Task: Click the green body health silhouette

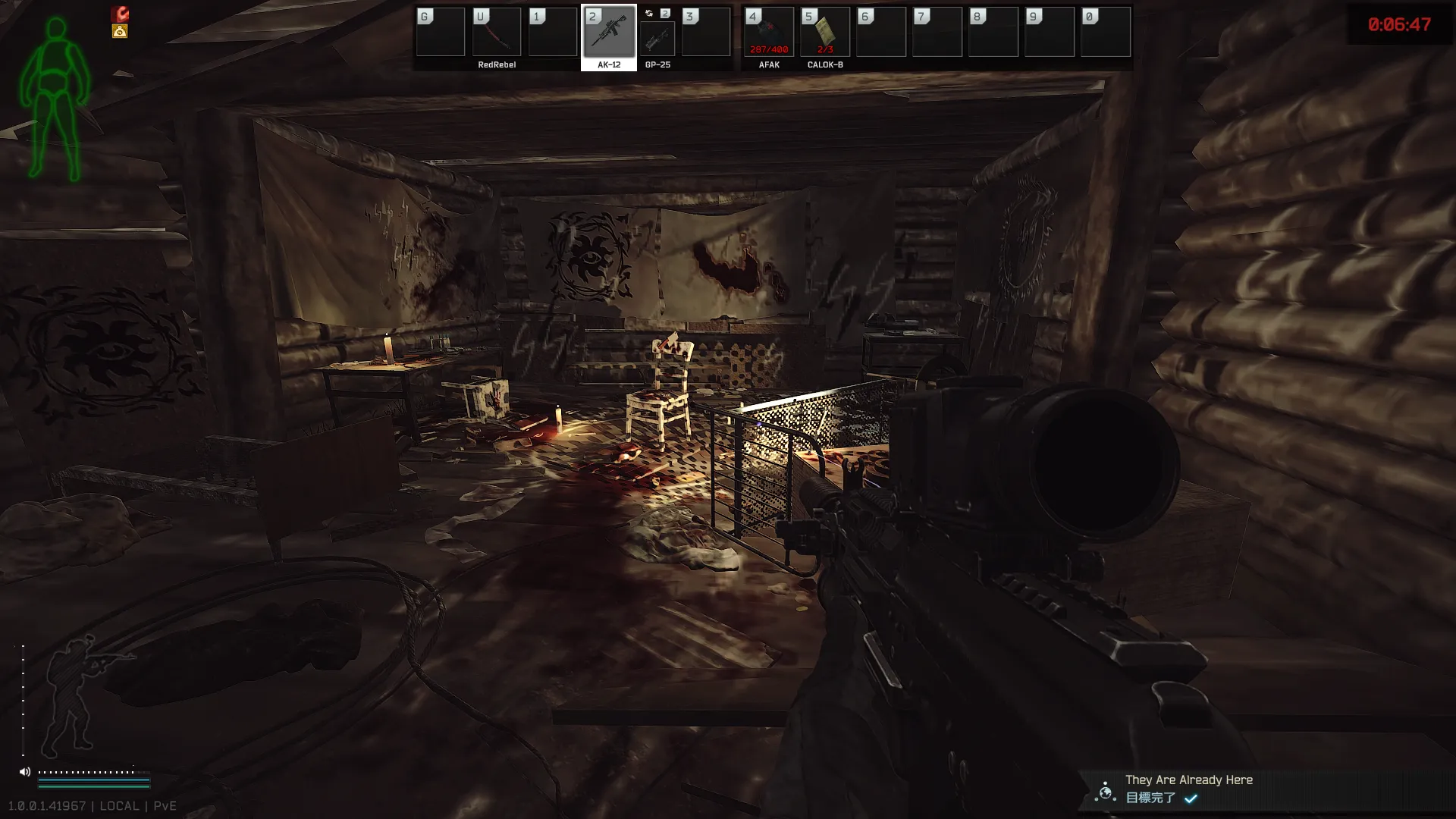Action: click(x=55, y=99)
